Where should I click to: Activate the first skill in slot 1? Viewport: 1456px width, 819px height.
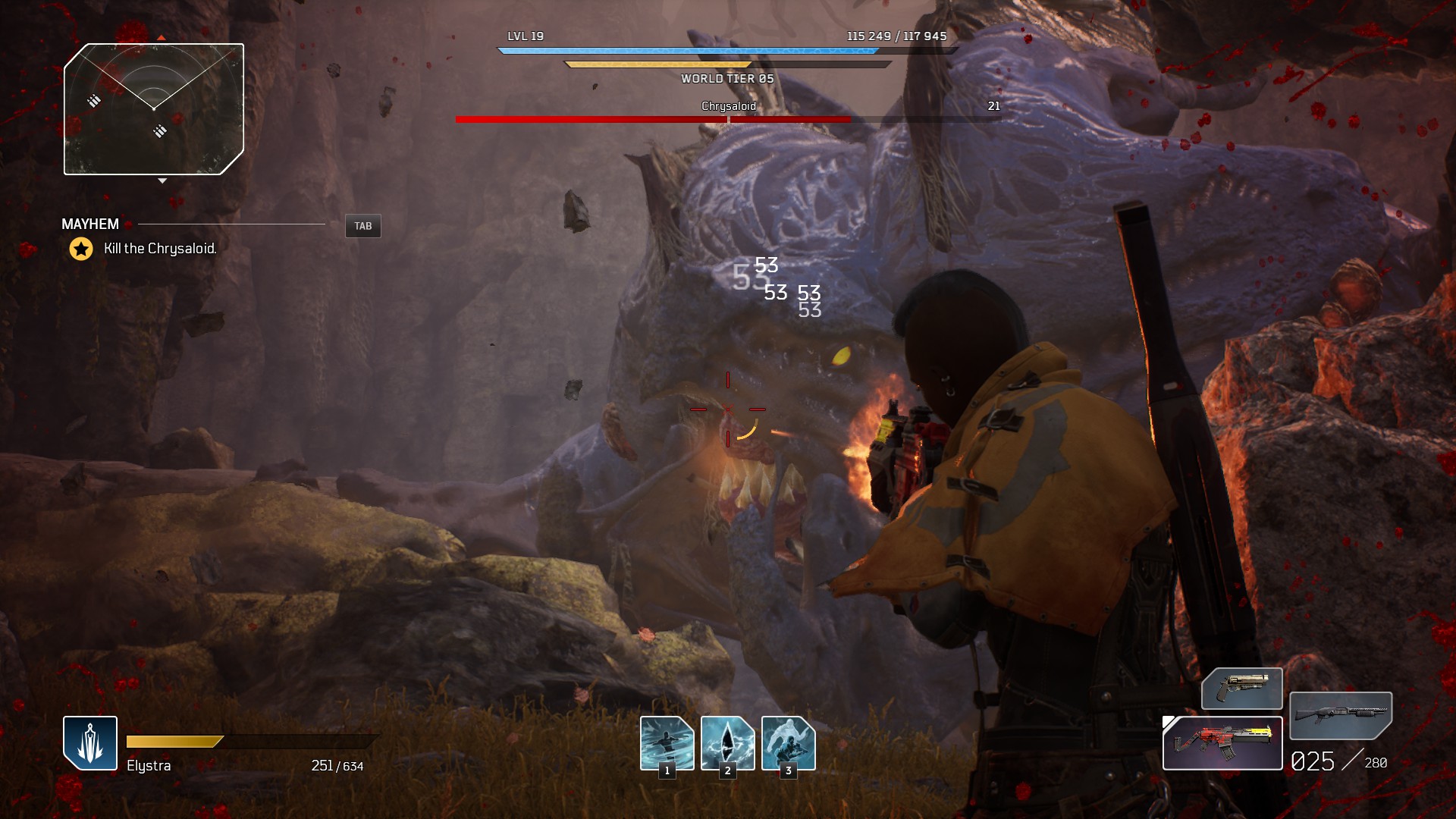click(x=667, y=742)
